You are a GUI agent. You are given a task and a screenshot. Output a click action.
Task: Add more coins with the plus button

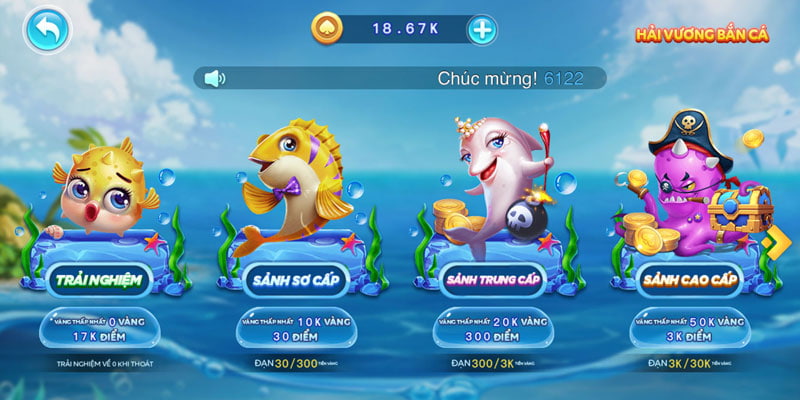pos(482,29)
